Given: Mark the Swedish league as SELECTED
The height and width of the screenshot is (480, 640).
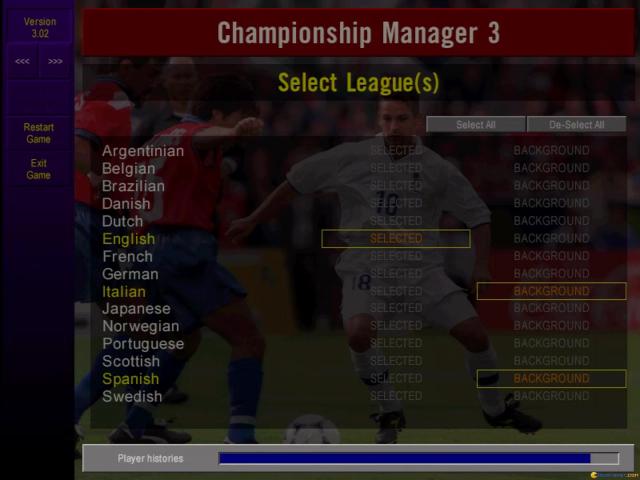Looking at the screenshot, I should tap(396, 396).
